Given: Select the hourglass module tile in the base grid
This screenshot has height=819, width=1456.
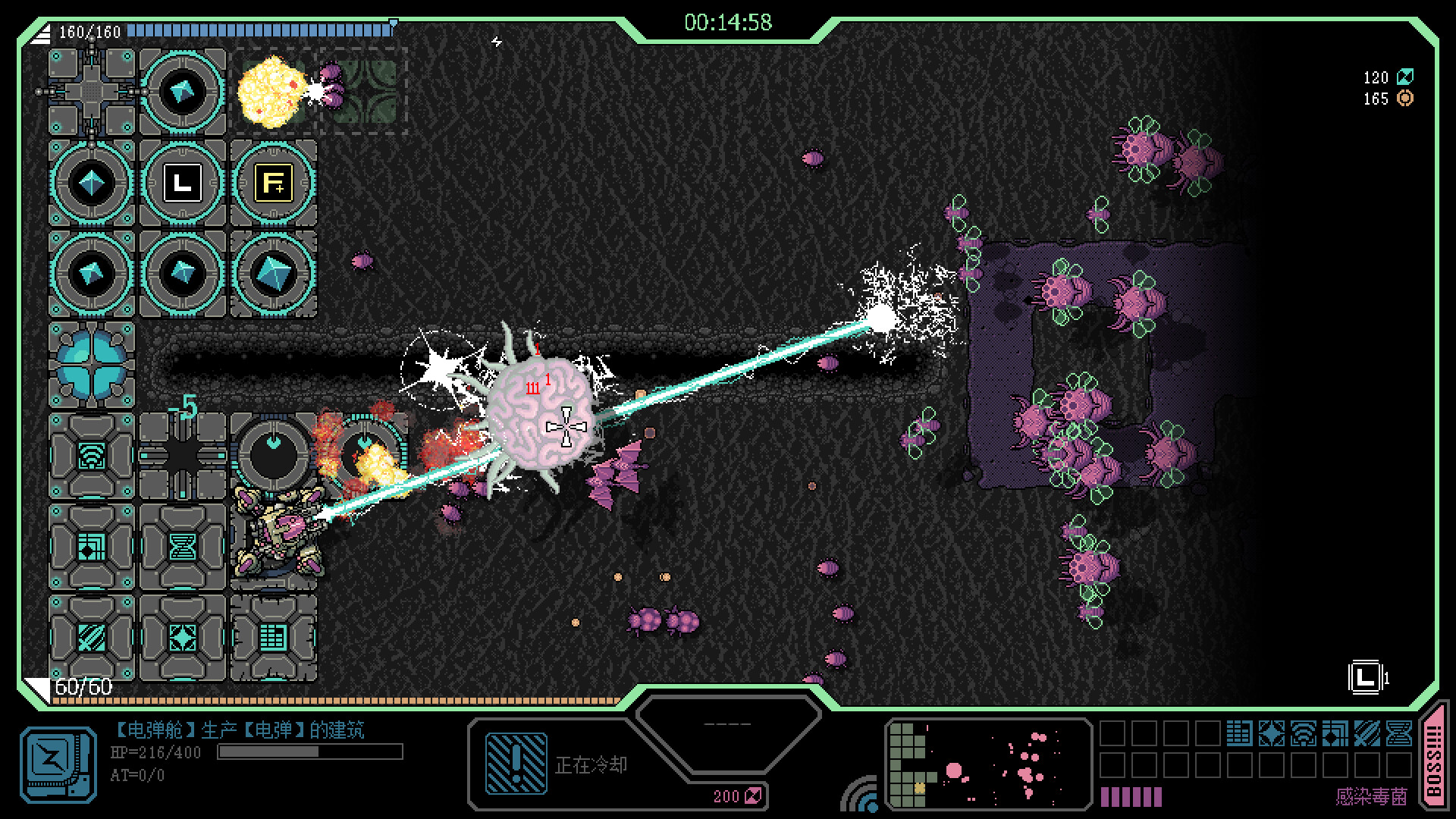Looking at the screenshot, I should [182, 546].
